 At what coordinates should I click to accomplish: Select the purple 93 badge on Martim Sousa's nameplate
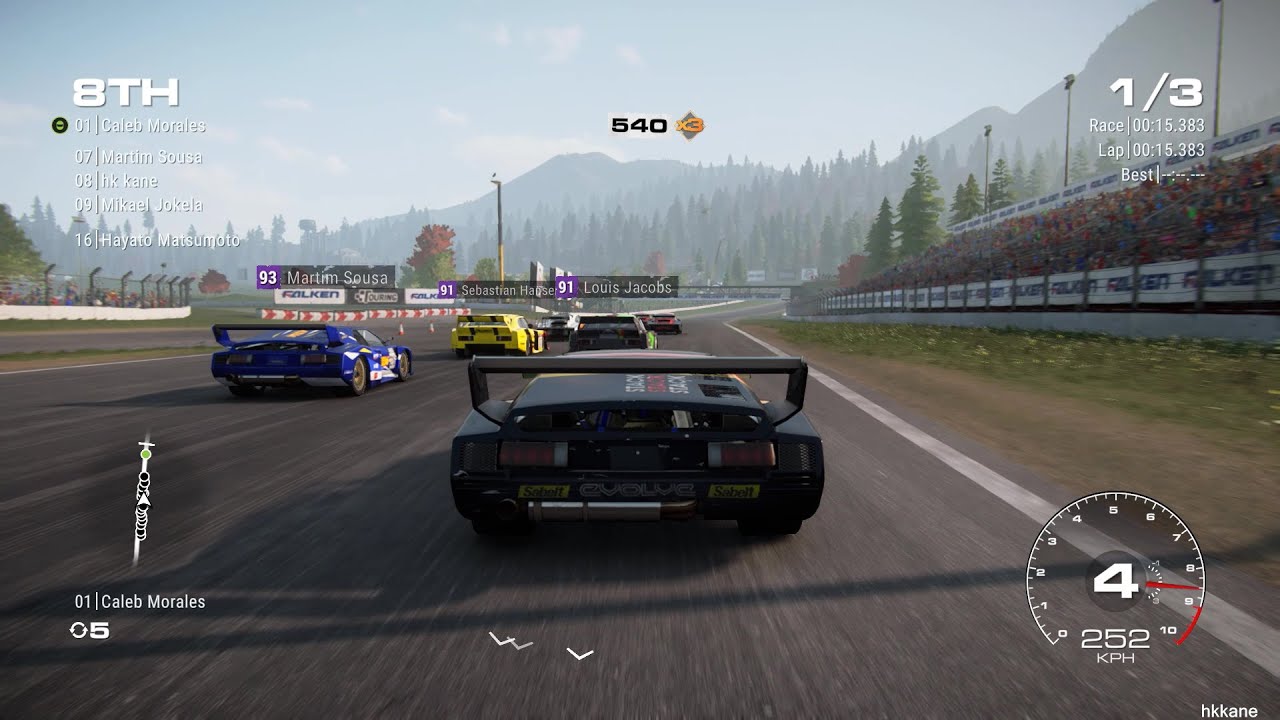pos(267,277)
